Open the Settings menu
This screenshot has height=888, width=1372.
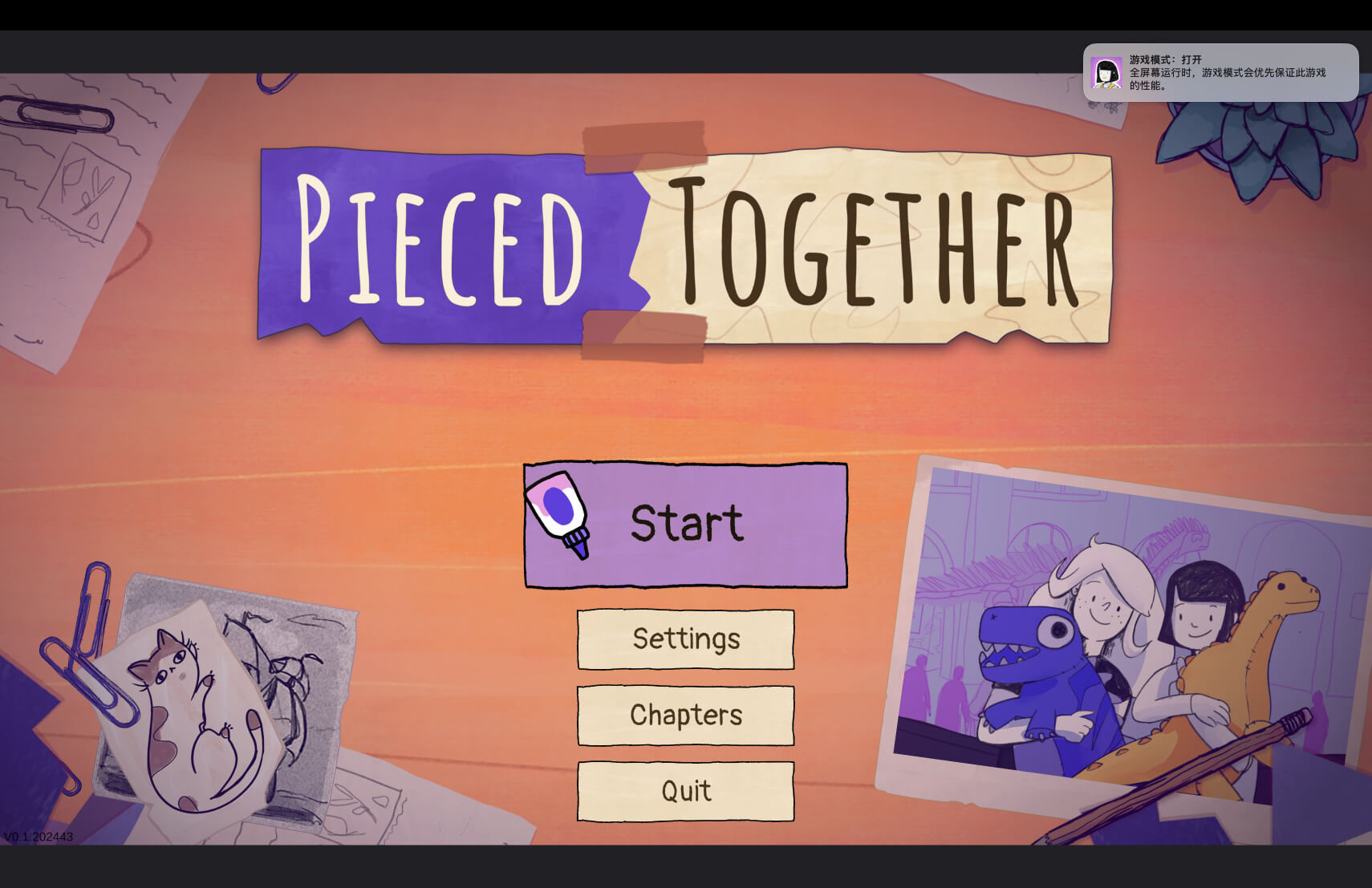685,639
